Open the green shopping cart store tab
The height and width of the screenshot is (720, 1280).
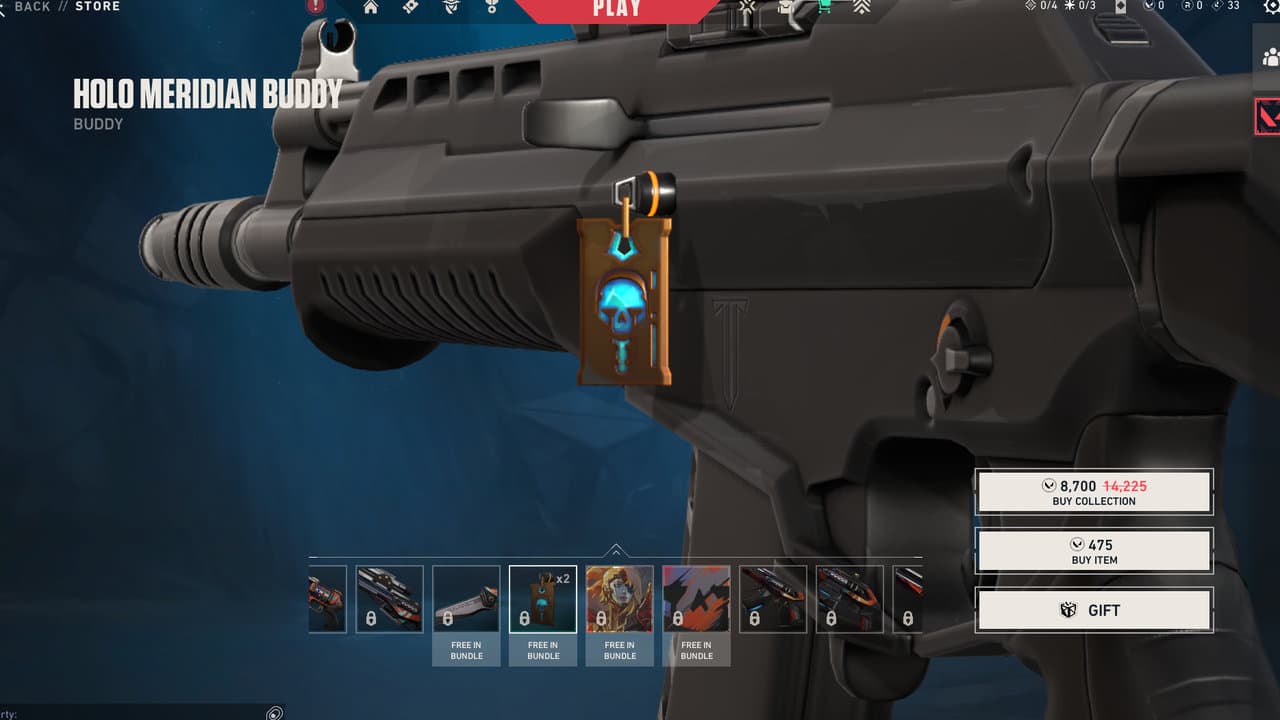[824, 7]
